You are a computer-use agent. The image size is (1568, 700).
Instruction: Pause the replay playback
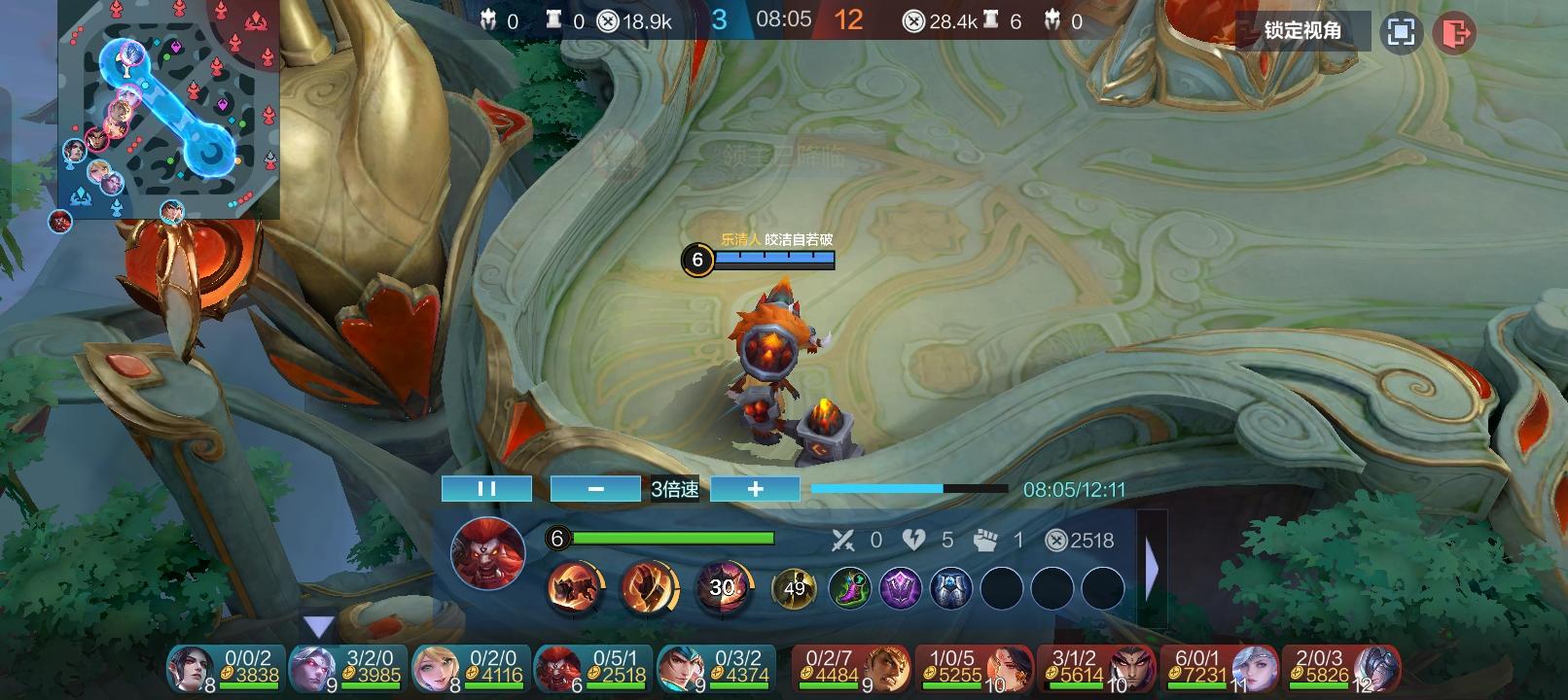(x=486, y=488)
